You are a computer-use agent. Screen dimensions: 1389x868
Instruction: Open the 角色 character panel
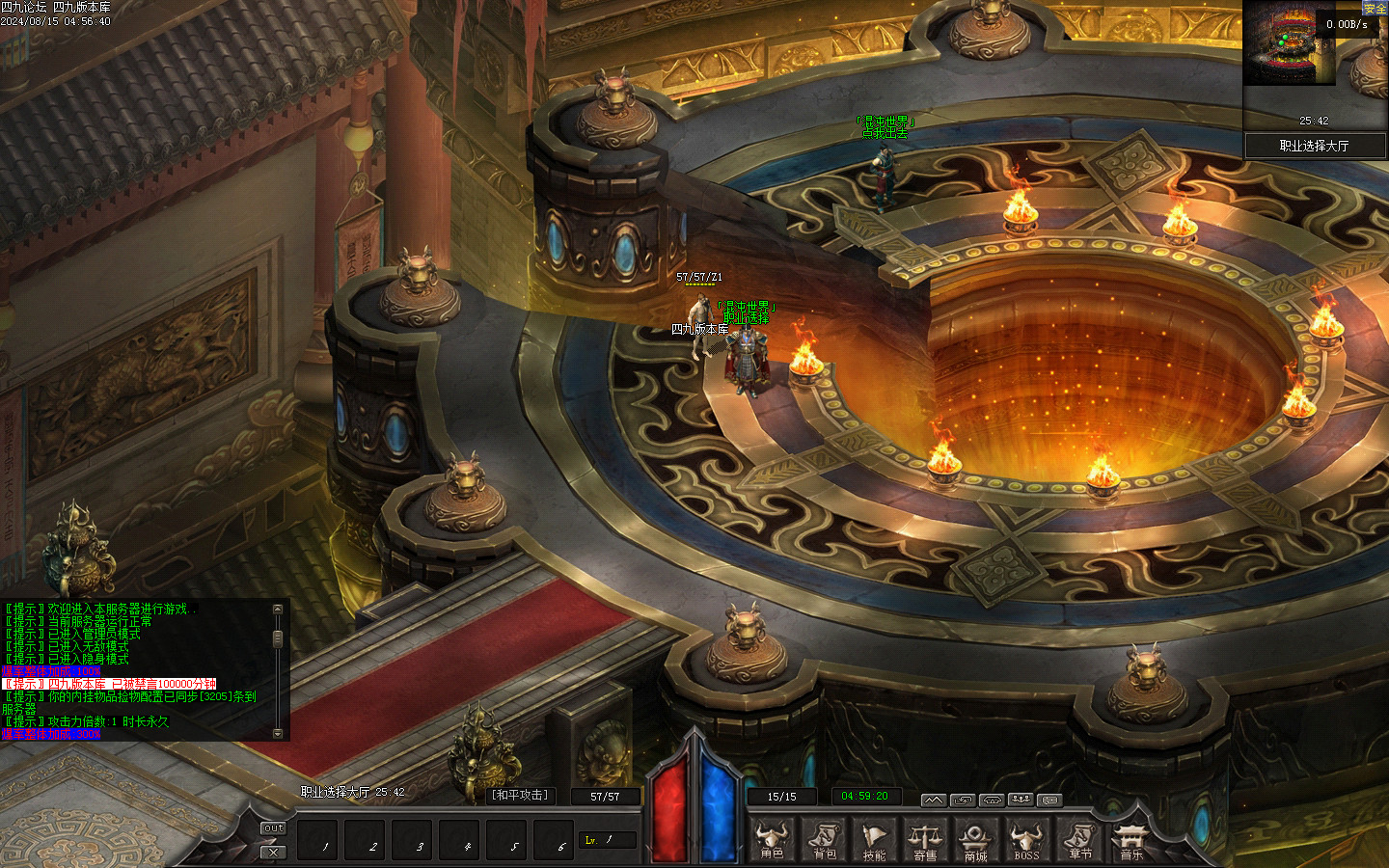click(x=772, y=839)
